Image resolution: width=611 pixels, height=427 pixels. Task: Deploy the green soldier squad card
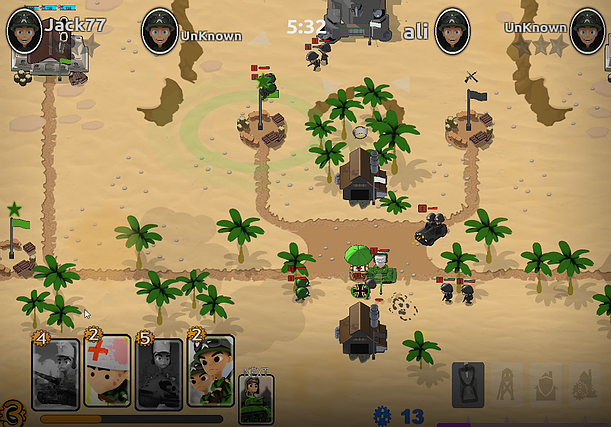click(x=210, y=372)
